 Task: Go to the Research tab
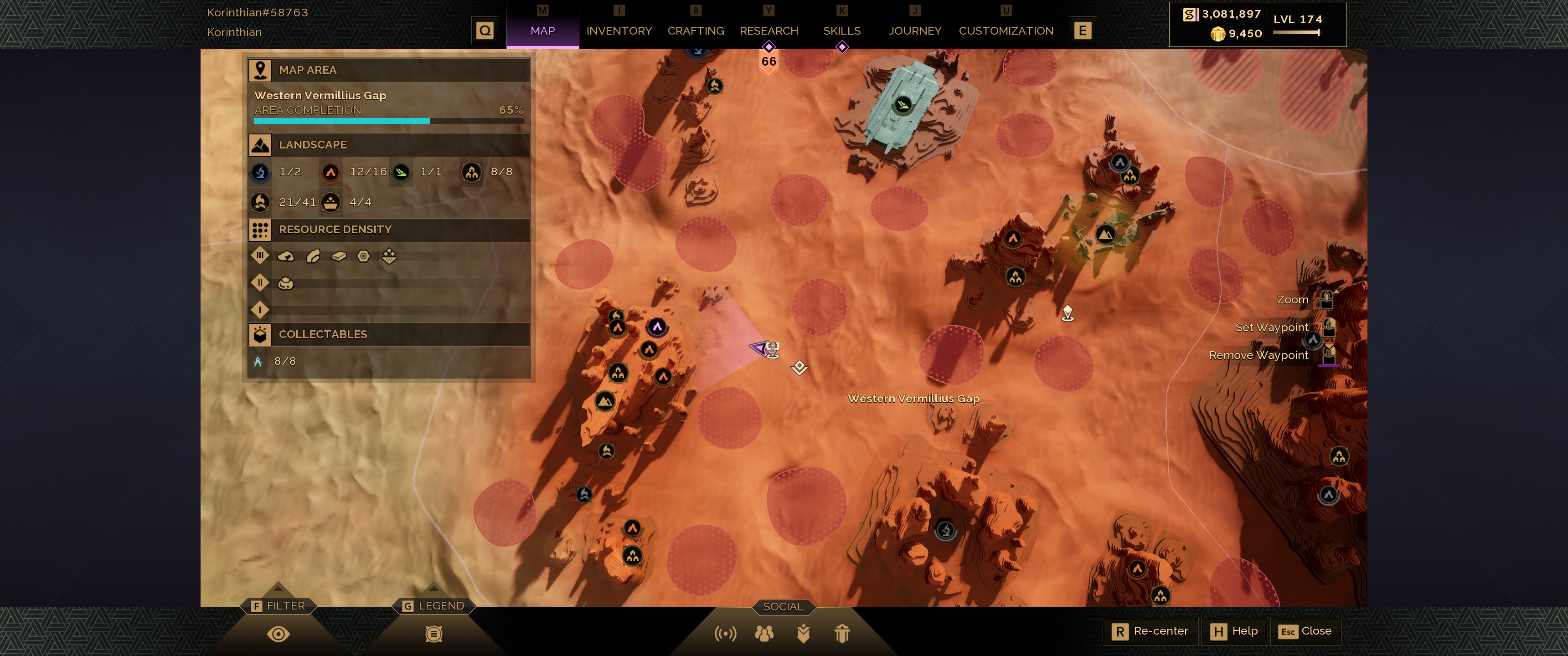768,31
